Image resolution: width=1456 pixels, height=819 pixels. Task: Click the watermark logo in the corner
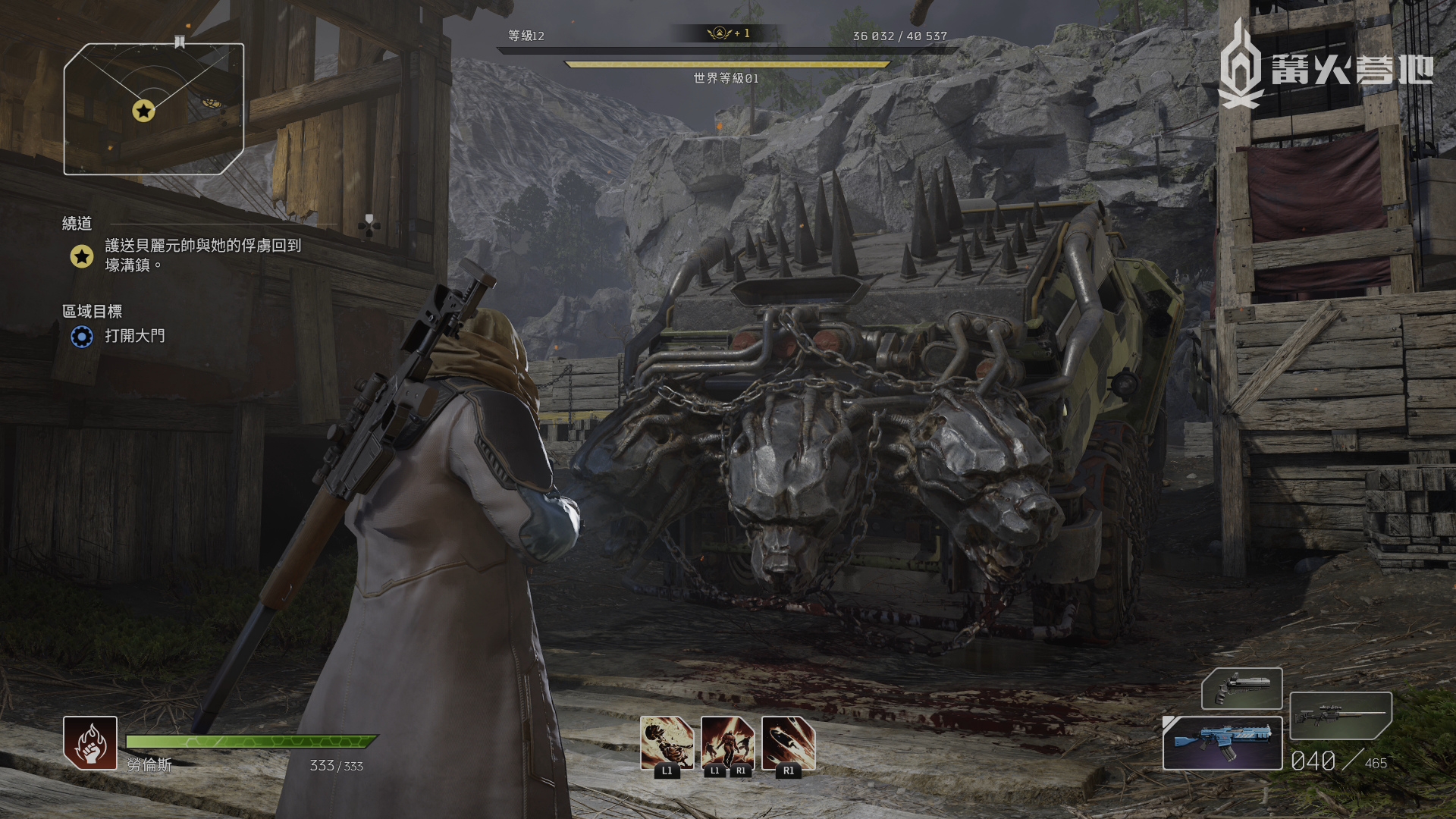click(1324, 68)
